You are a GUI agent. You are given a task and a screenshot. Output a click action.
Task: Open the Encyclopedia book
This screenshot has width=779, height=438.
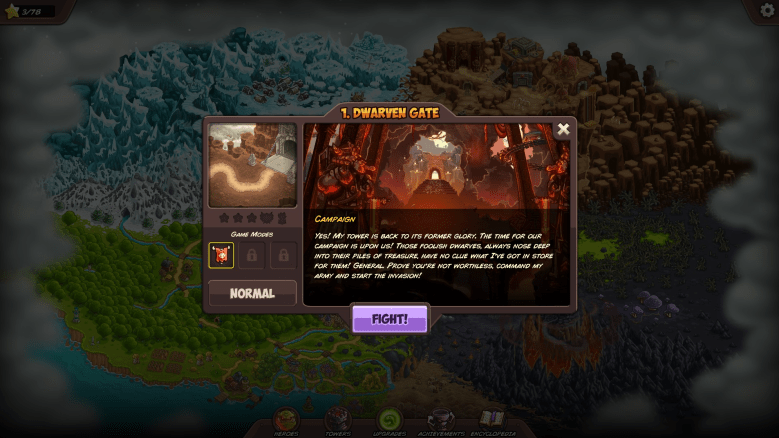point(492,422)
